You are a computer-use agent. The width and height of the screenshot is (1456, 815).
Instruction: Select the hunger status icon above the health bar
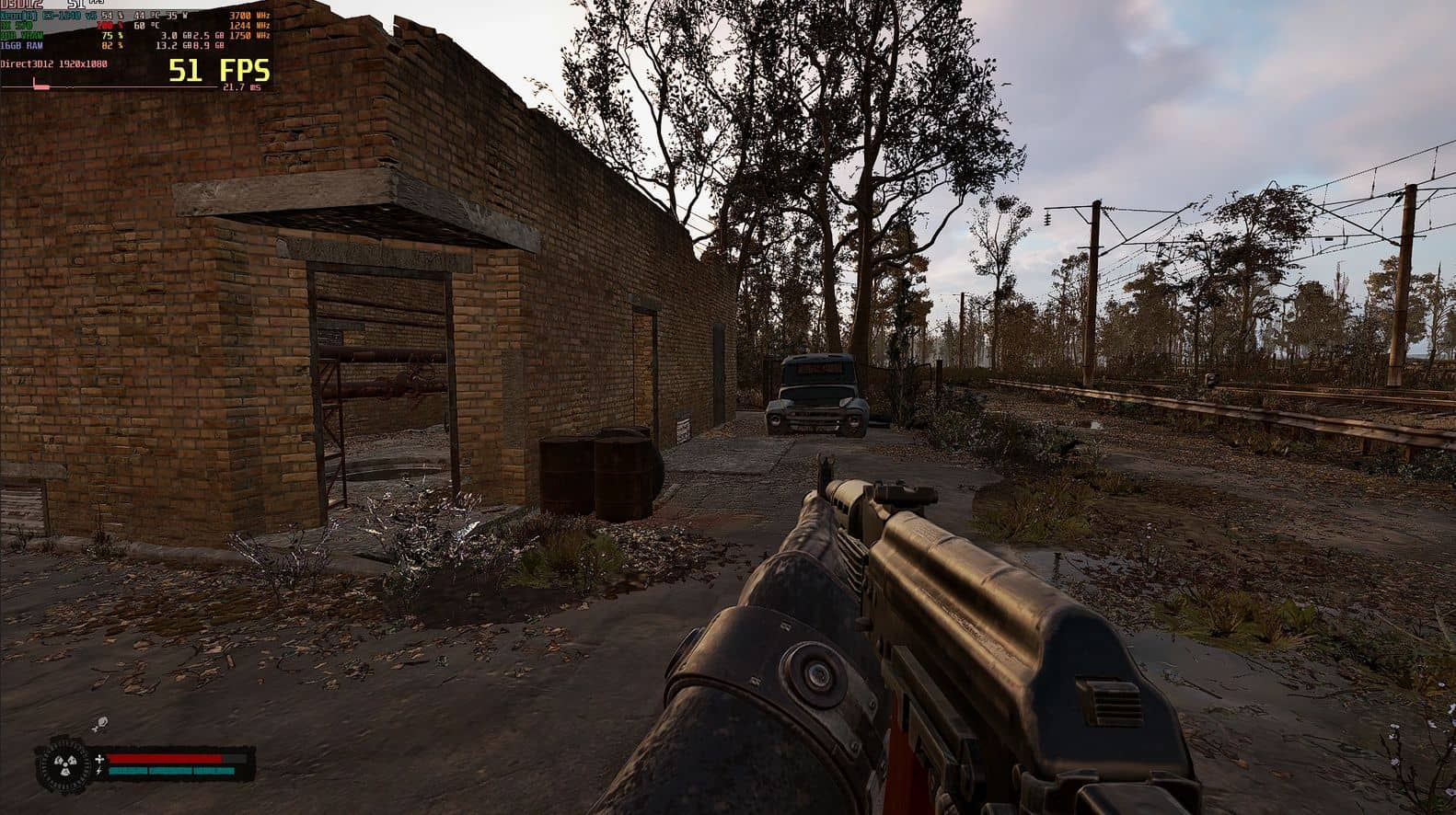pyautogui.click(x=98, y=724)
